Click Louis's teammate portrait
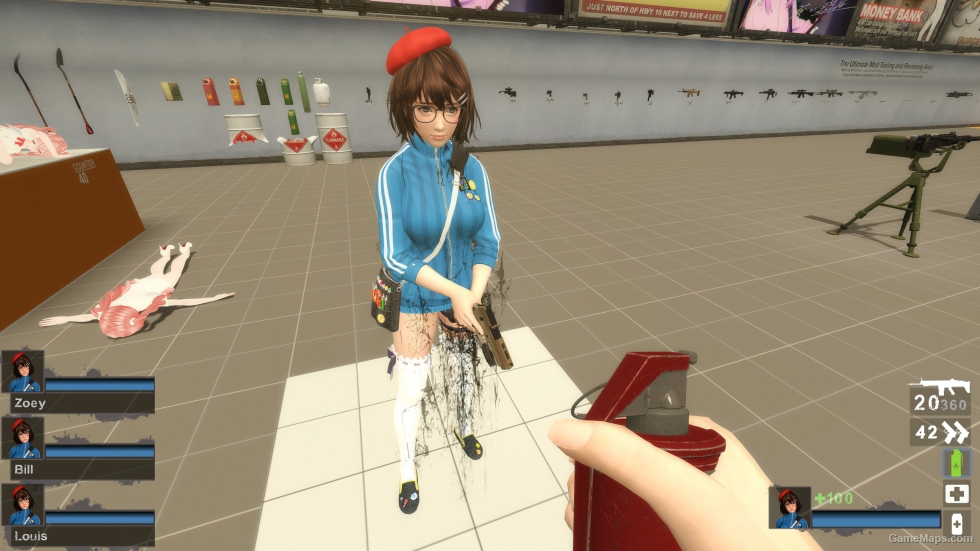Image resolution: width=980 pixels, height=551 pixels. [x=22, y=506]
